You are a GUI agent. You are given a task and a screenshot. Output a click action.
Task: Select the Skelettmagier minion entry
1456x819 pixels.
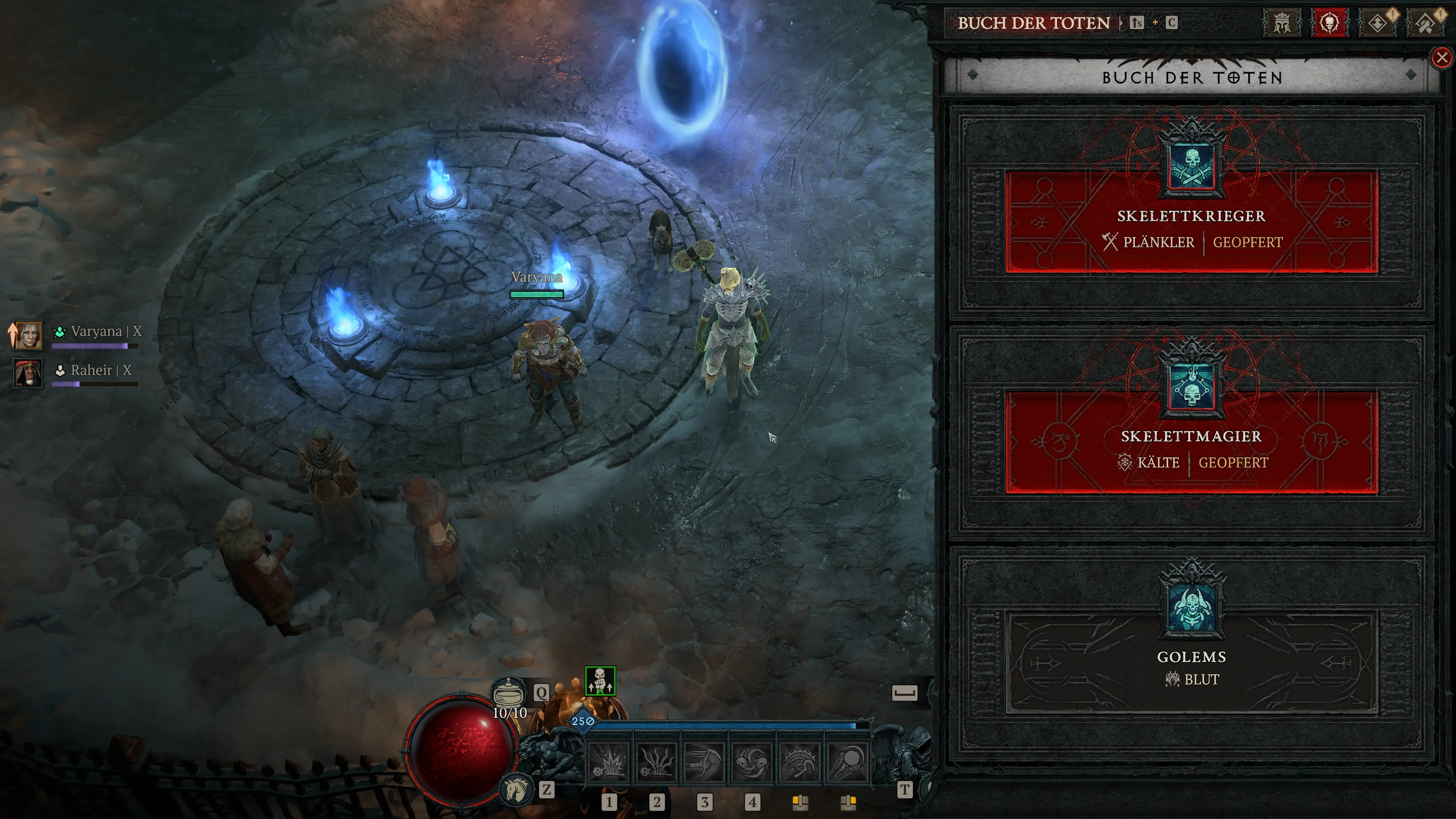(1191, 442)
